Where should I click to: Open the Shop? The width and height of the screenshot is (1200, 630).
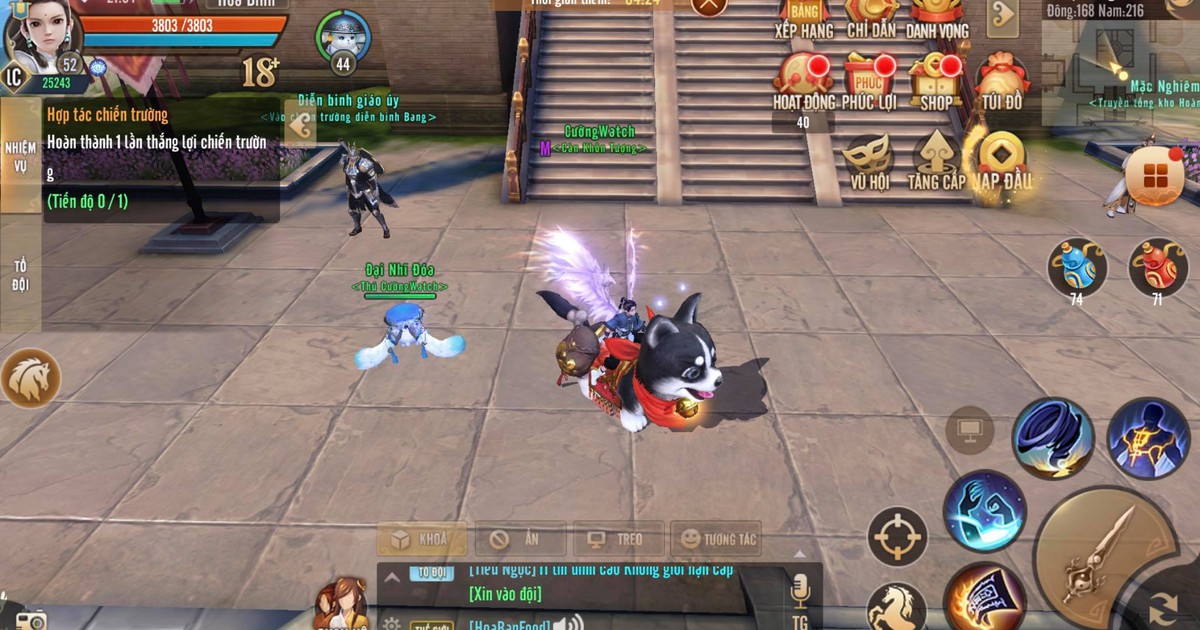click(x=936, y=78)
